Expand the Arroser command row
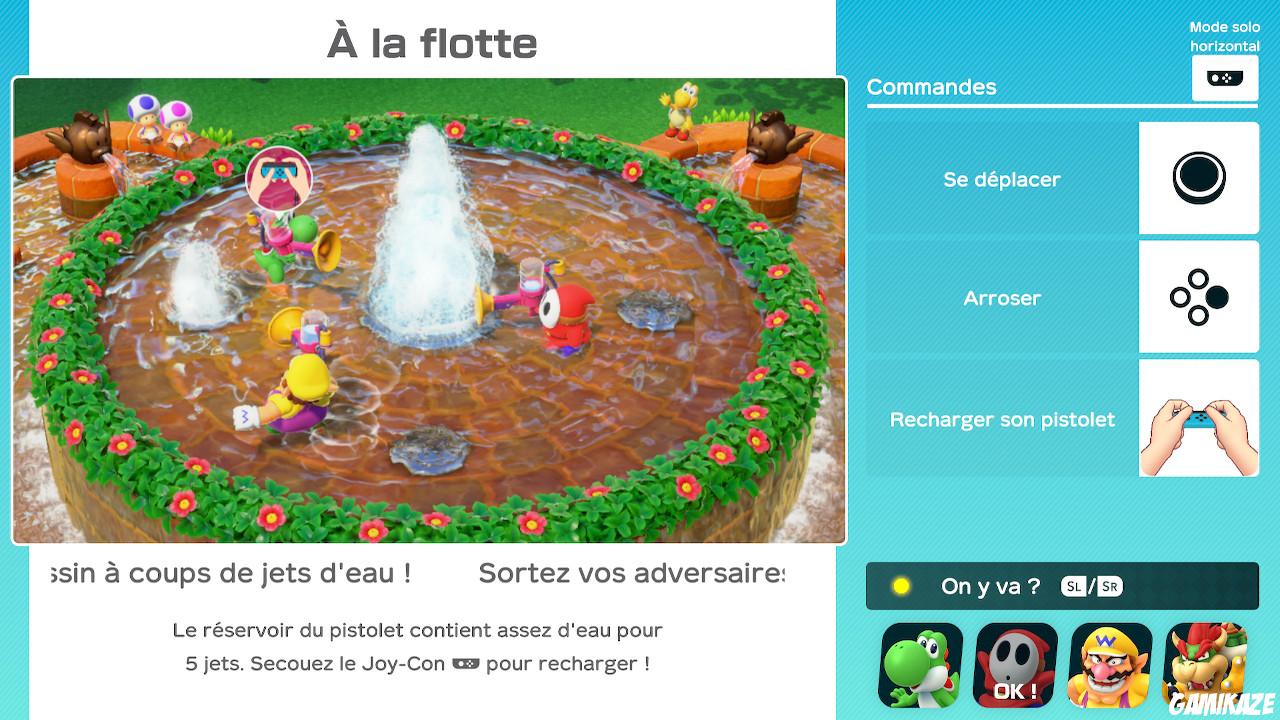This screenshot has width=1280, height=720. click(1001, 297)
